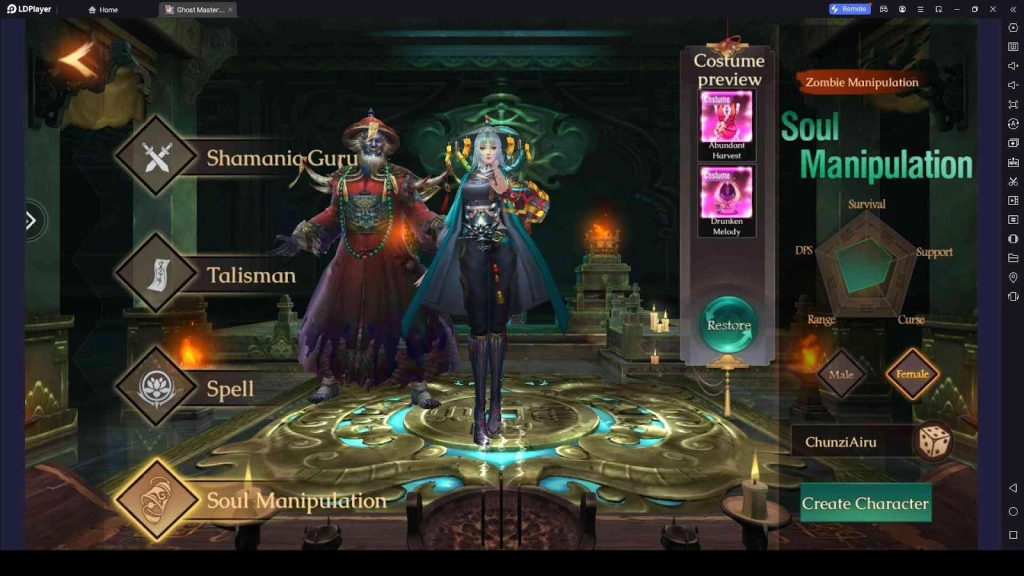Choose the Female gender option
Screen dimensions: 1024x576
912,374
